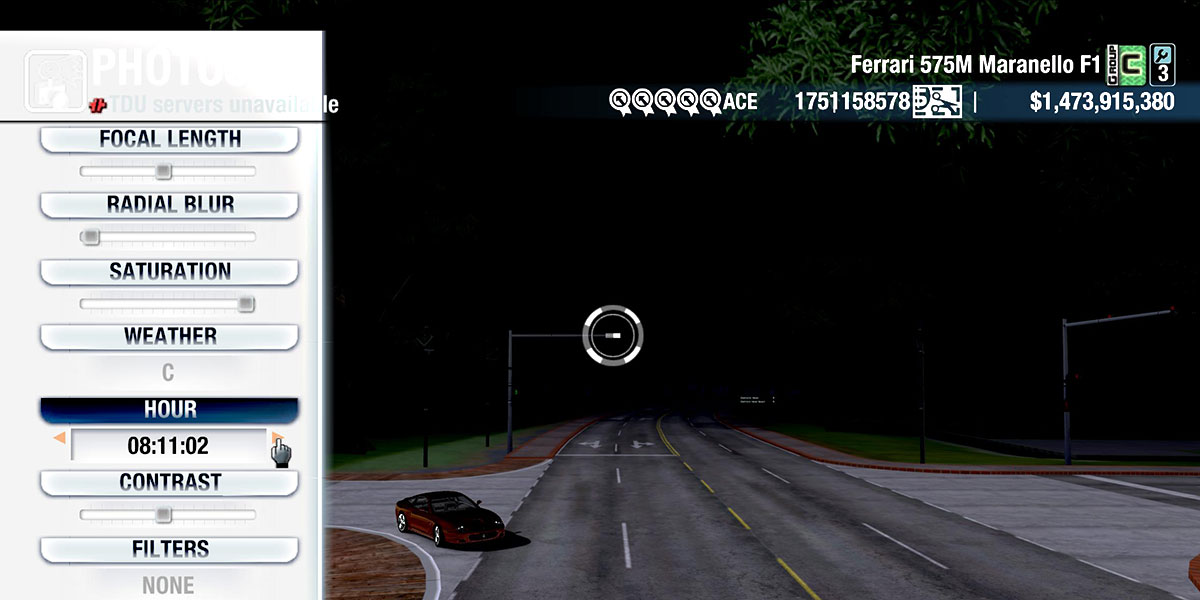
Task: Click the Focal Length slider handle
Action: (164, 172)
